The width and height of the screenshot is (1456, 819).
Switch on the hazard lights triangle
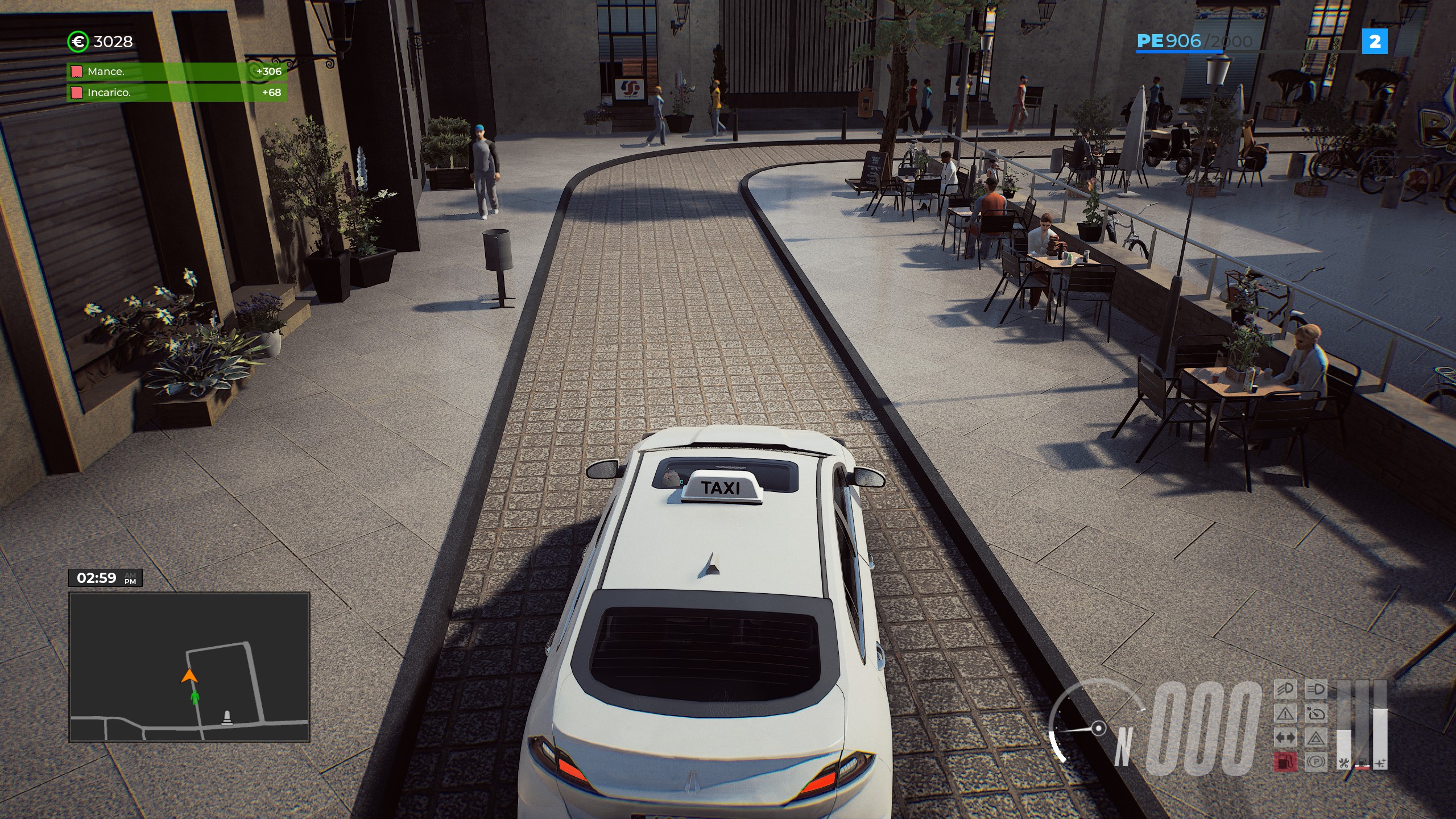tap(1316, 738)
